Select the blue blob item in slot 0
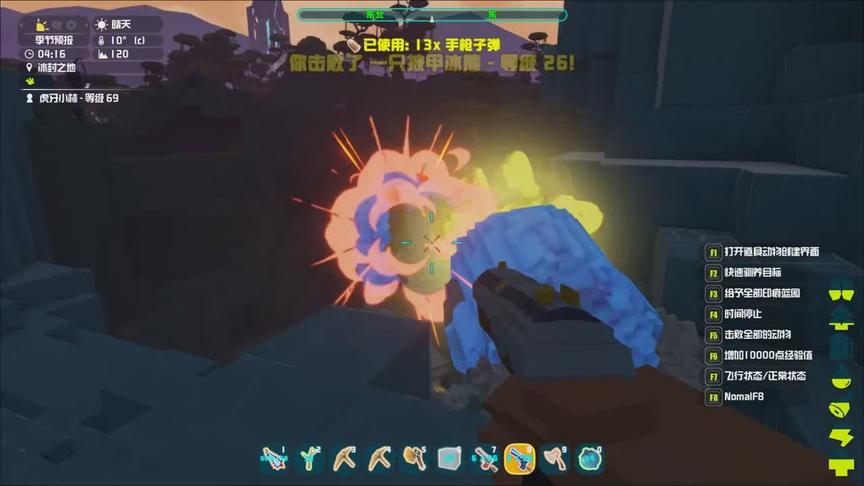The height and width of the screenshot is (486, 864). (589, 459)
